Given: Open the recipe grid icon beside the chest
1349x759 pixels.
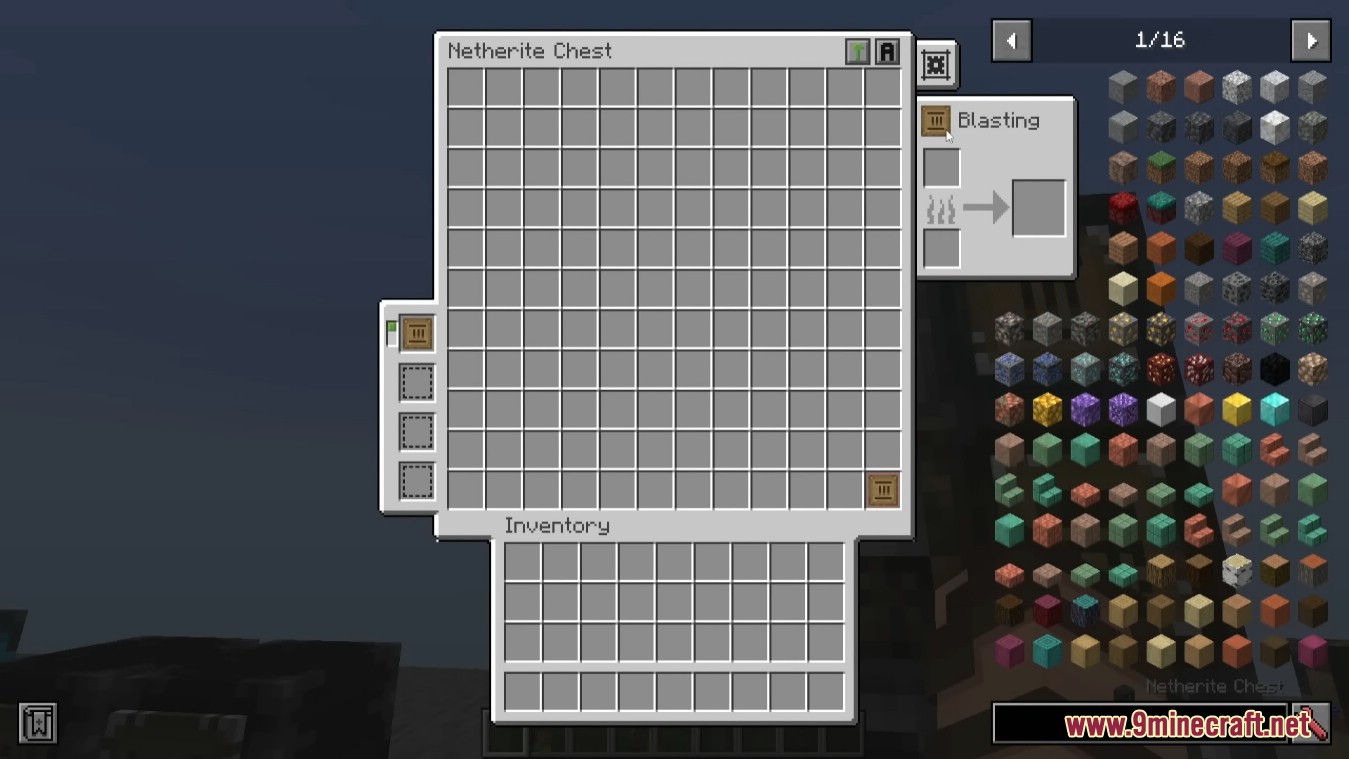Looking at the screenshot, I should 935,63.
